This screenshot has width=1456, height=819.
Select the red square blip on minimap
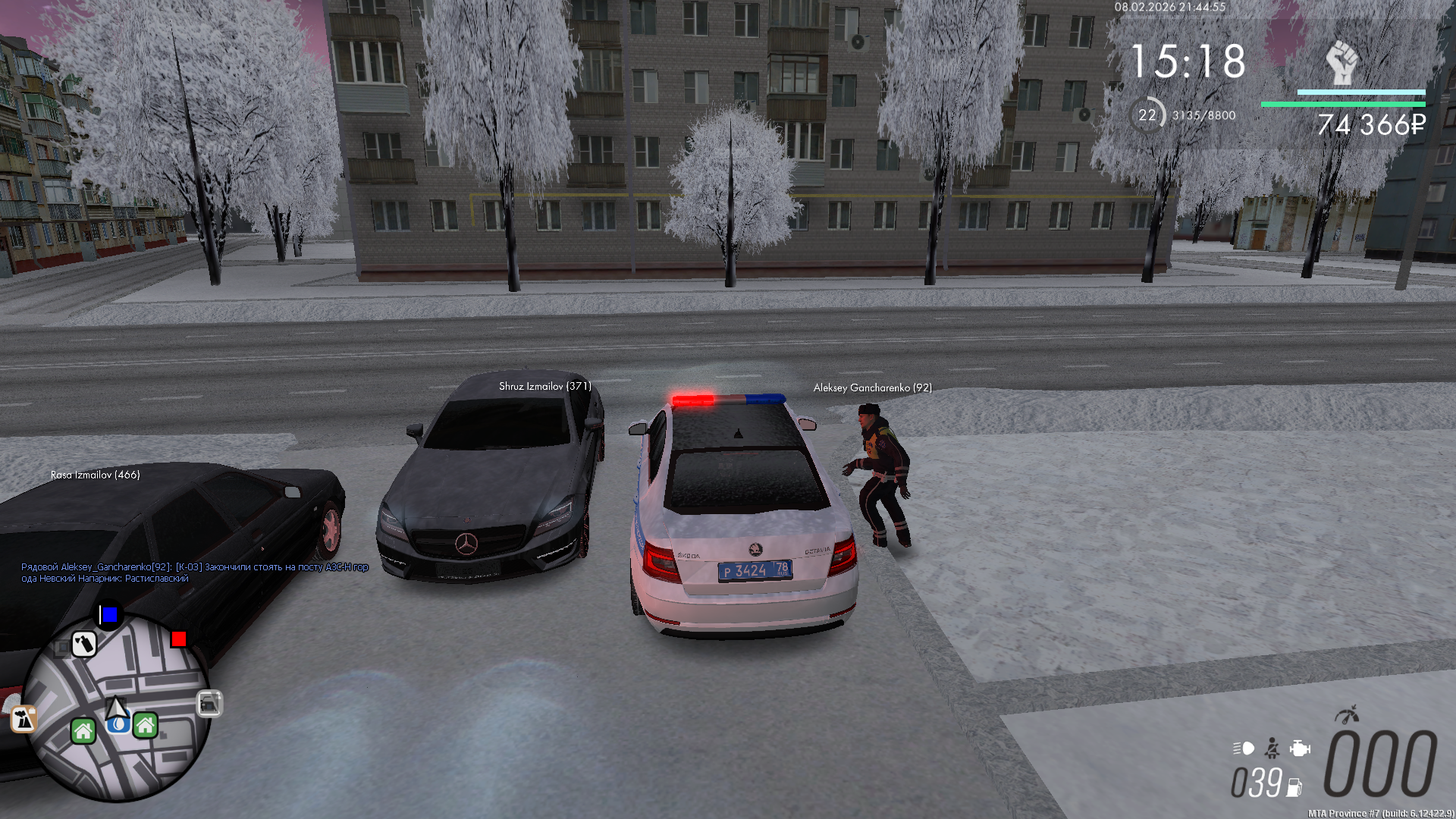point(179,639)
